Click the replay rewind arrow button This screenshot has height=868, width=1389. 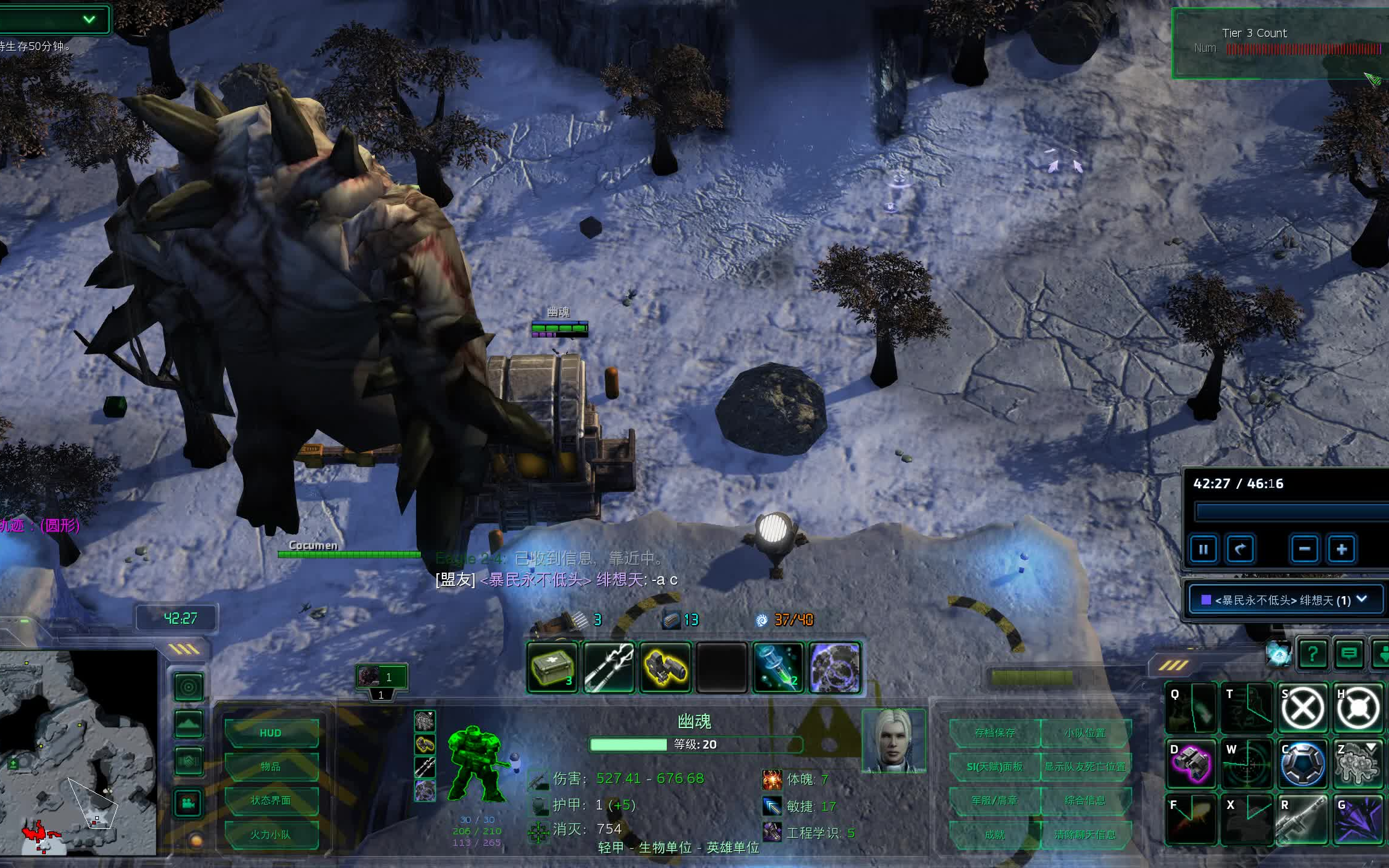1239,549
